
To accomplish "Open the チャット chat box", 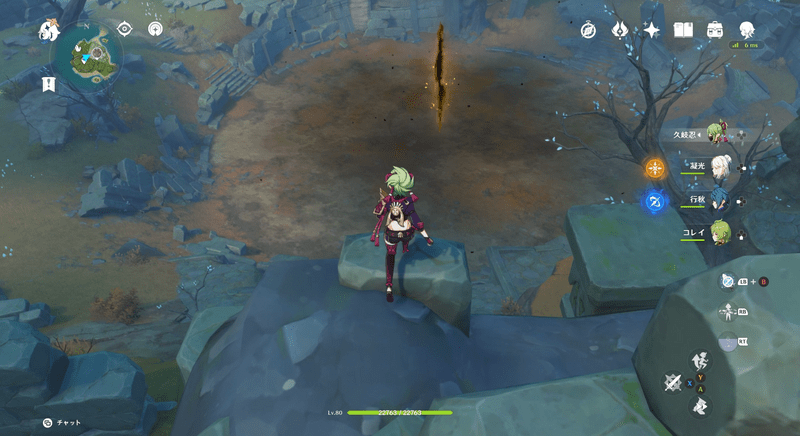I will click(62, 423).
